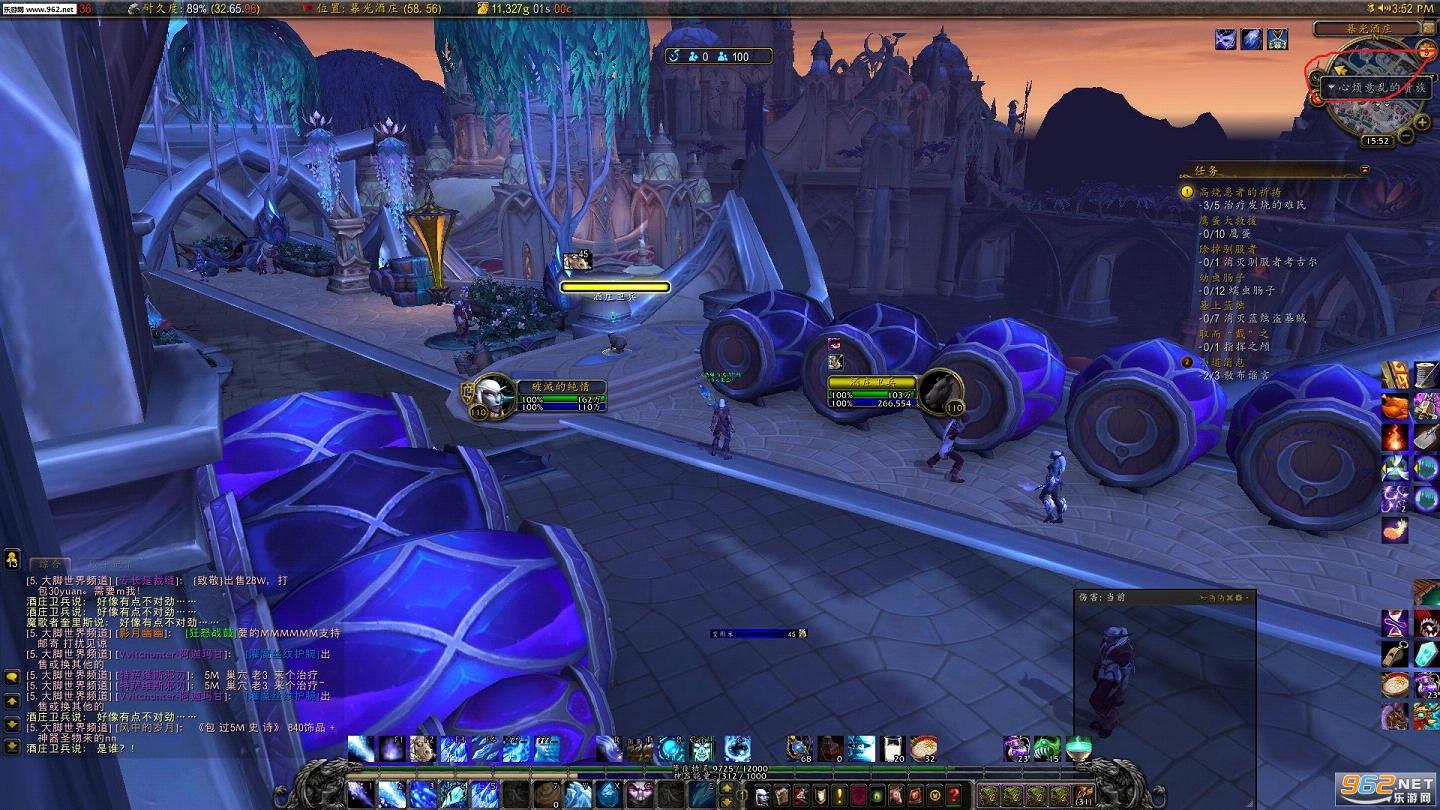Click the minimap zoom-in plus button
This screenshot has height=810, width=1440.
tap(1423, 122)
